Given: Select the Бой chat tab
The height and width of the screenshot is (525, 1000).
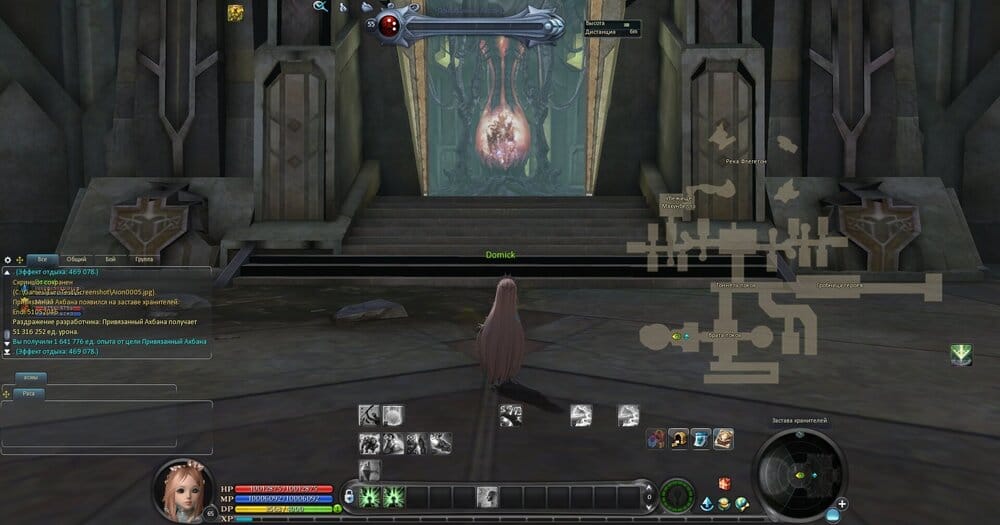Looking at the screenshot, I should click(110, 259).
